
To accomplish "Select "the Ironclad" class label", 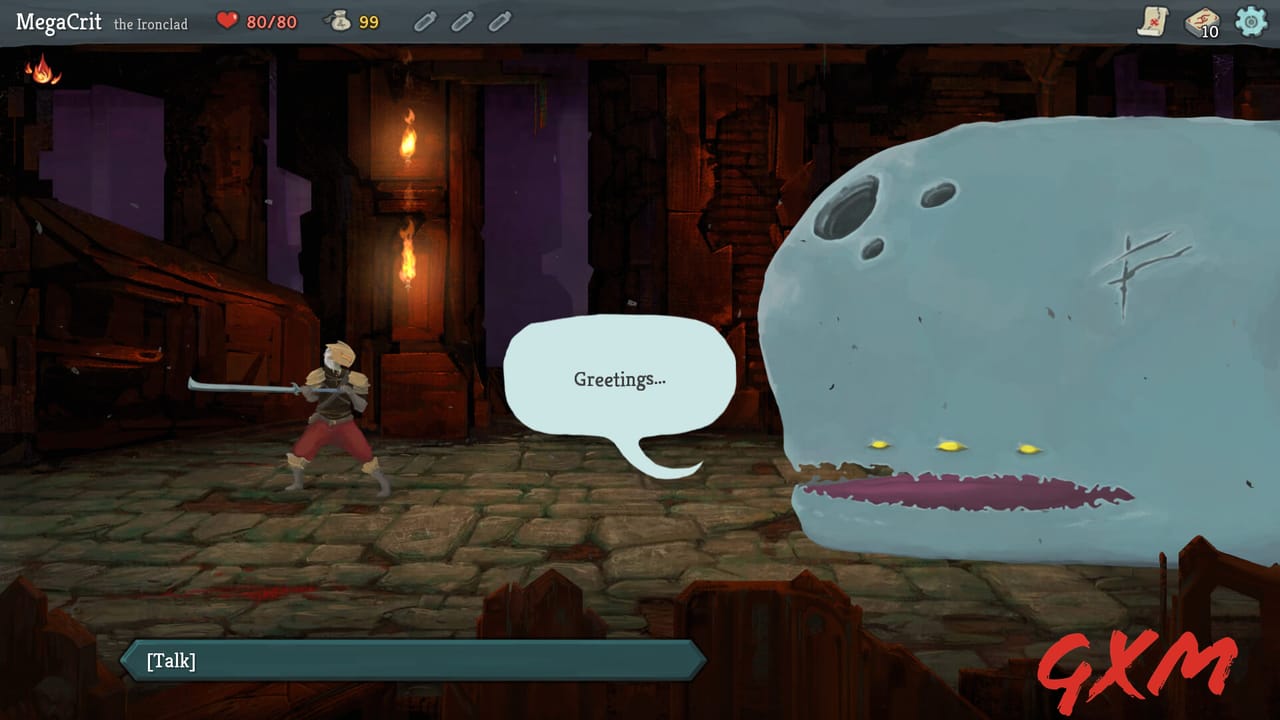I will 152,21.
